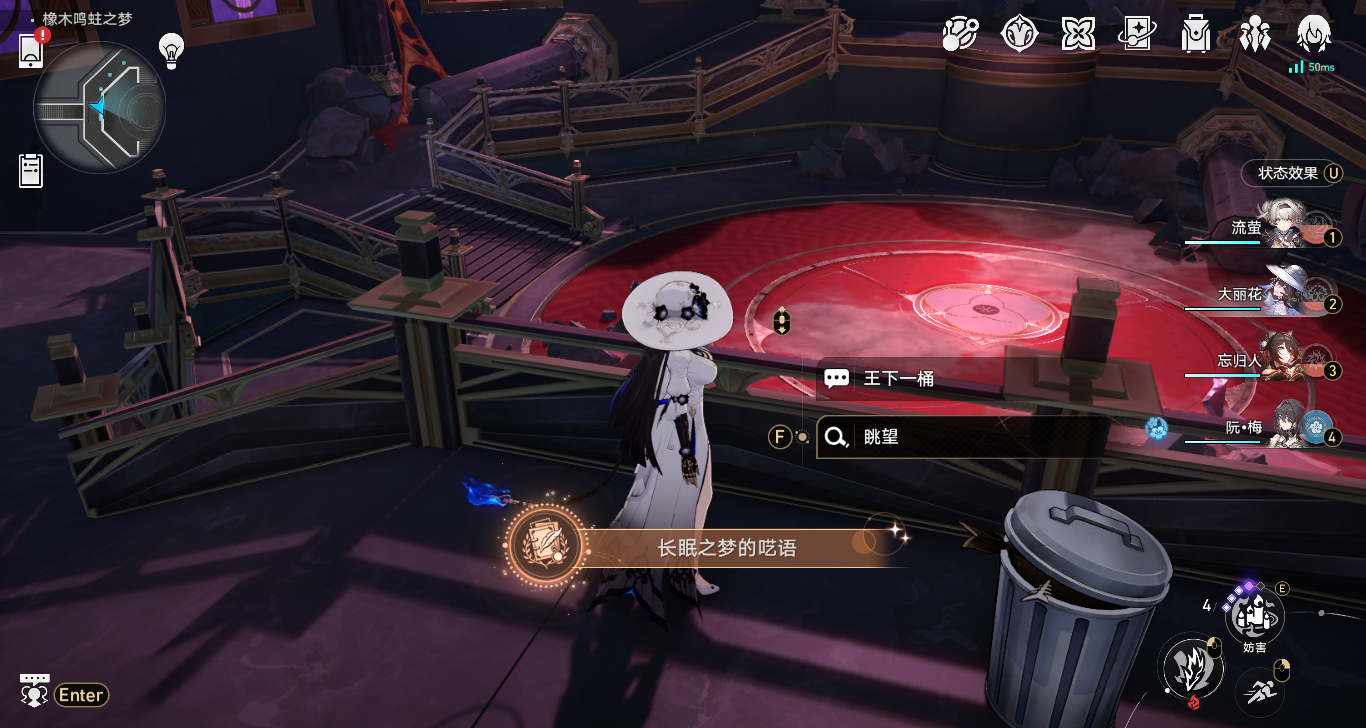Open the four-petal flower icon in top bar
Viewport: 1366px width, 728px height.
(x=1078, y=36)
